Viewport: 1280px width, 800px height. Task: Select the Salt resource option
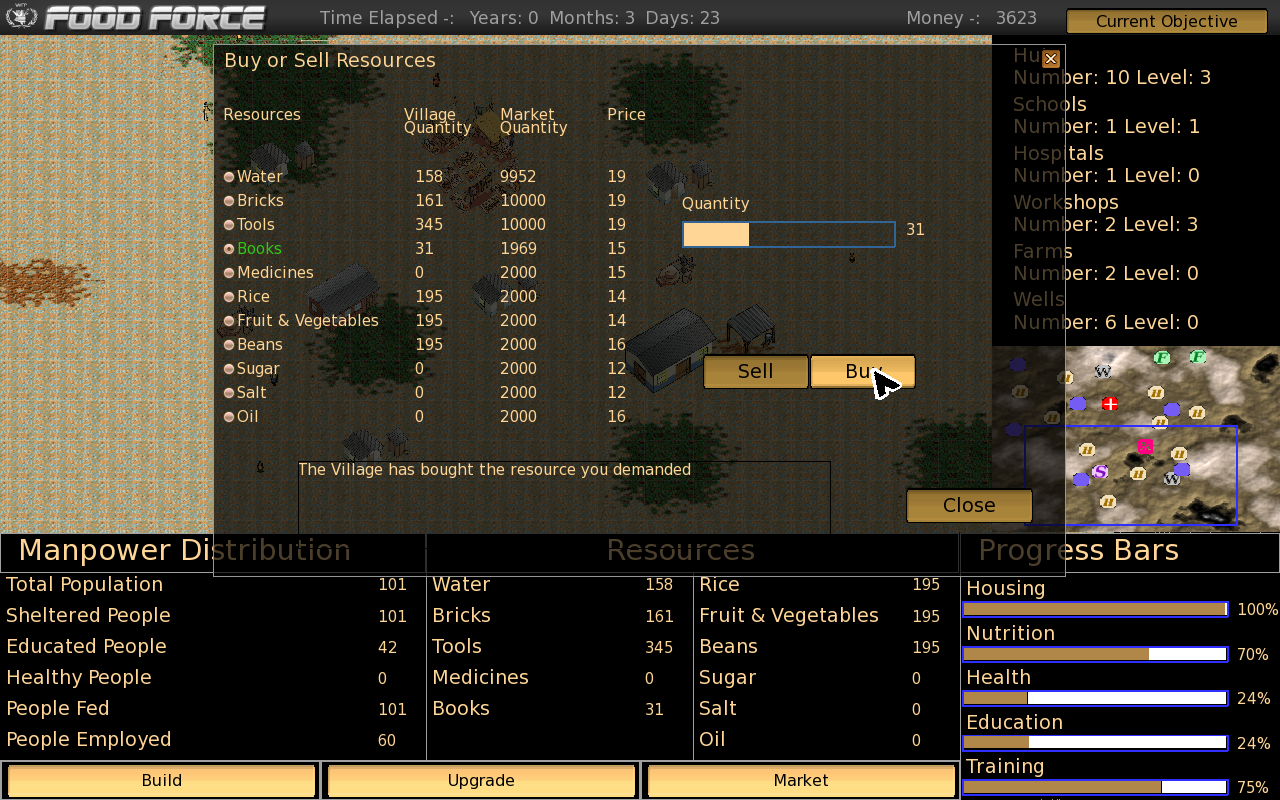(229, 393)
